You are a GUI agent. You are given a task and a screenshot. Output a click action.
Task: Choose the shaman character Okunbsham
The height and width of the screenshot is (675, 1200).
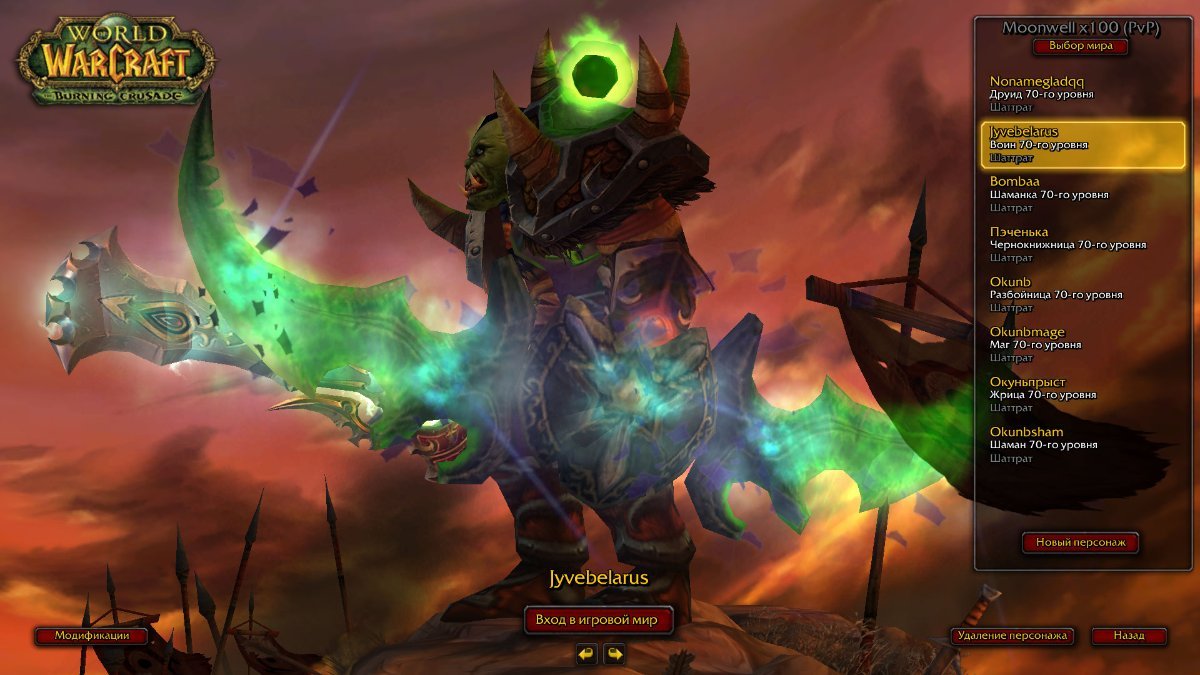tap(1082, 444)
